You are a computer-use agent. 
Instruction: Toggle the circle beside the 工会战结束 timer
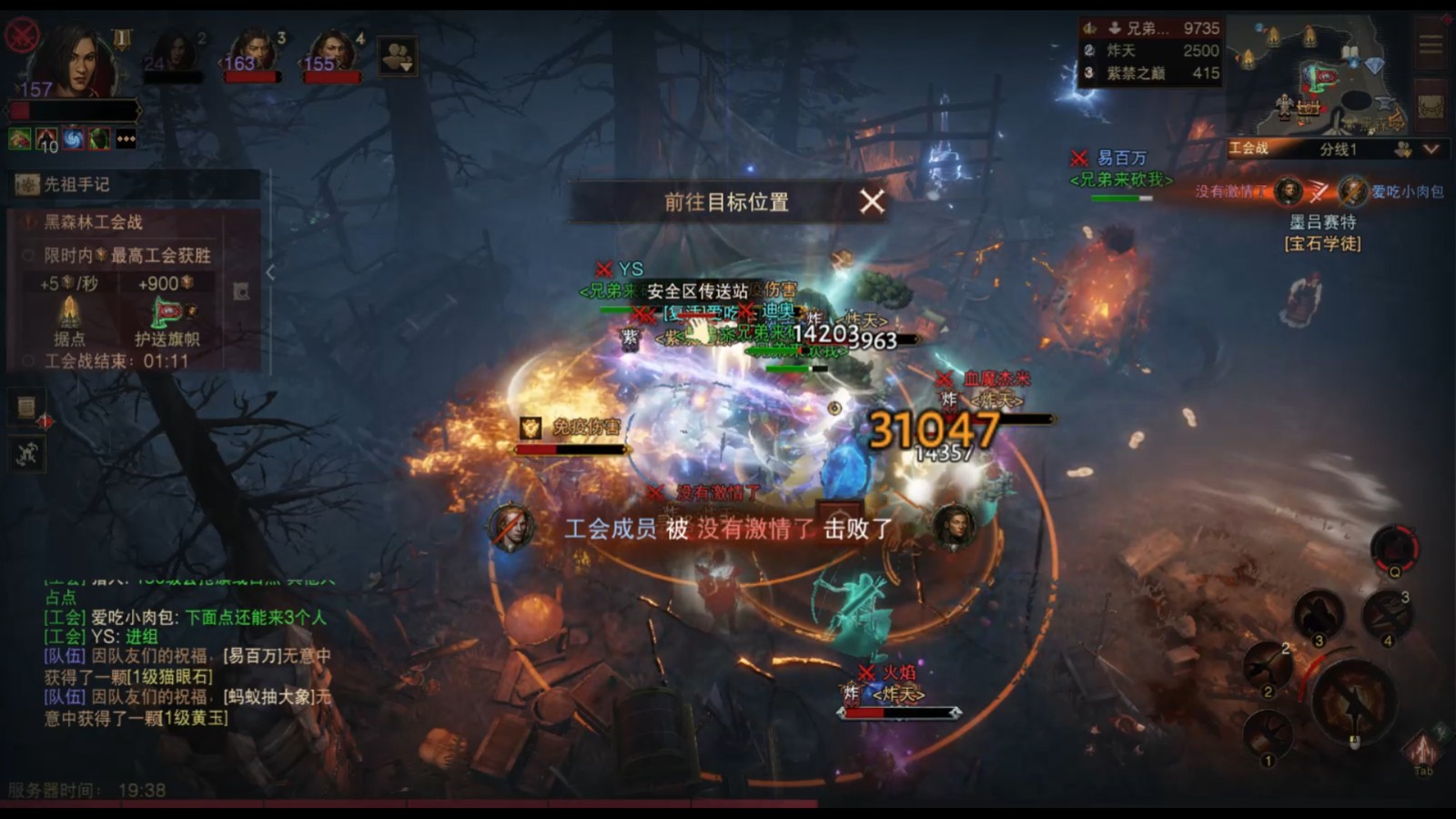tap(29, 359)
